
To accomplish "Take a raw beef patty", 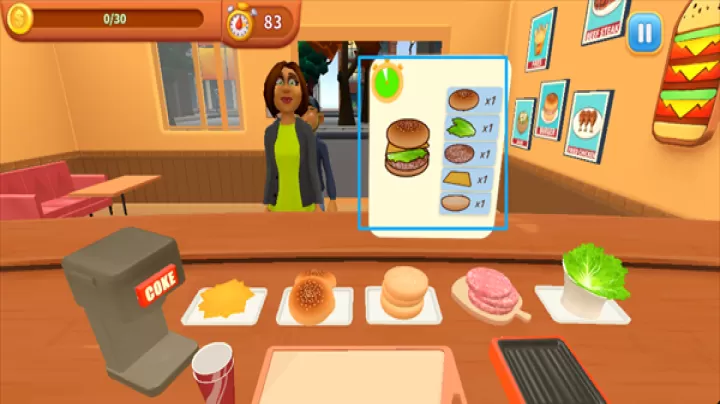I will [x=490, y=293].
